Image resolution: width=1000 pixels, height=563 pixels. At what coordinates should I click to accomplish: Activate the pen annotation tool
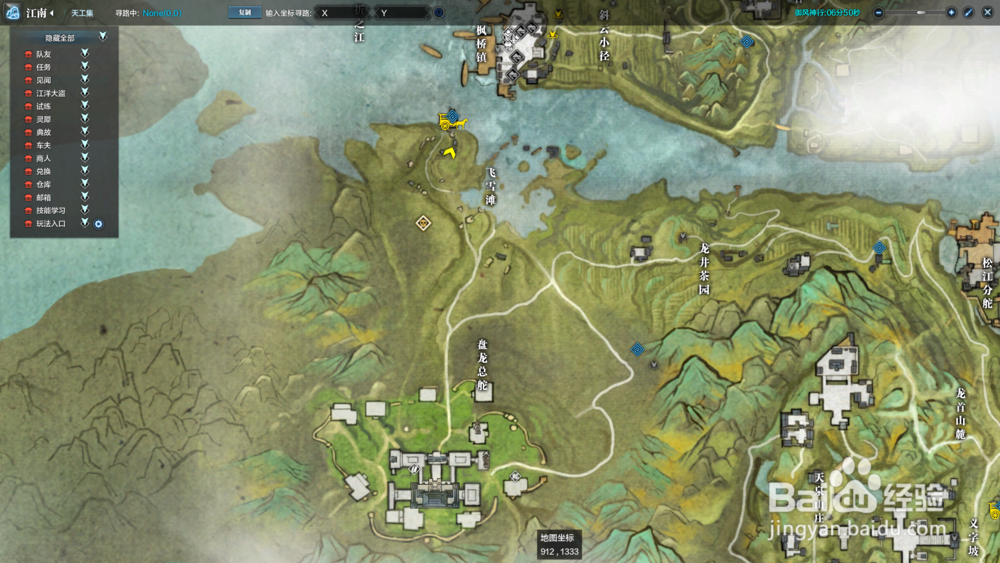tap(968, 13)
